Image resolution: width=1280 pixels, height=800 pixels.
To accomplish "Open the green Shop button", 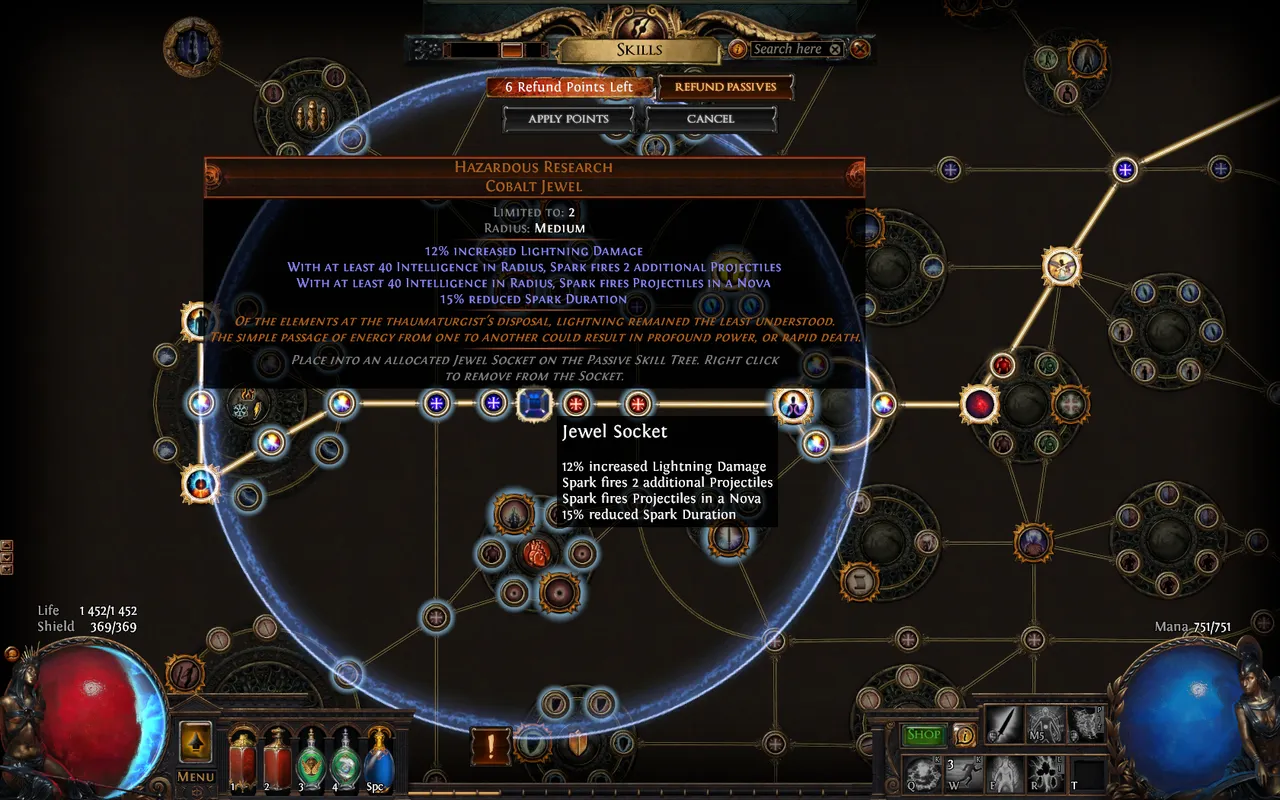I will click(x=923, y=735).
